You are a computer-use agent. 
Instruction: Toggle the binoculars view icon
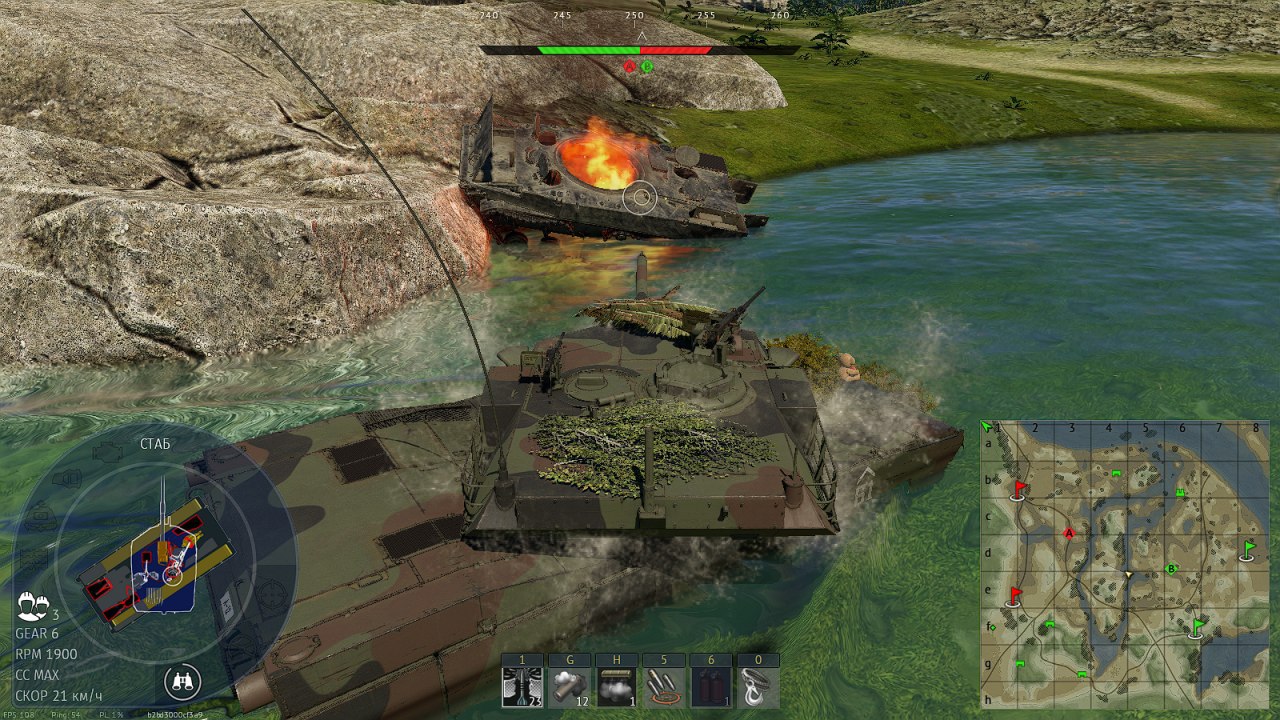(182, 682)
